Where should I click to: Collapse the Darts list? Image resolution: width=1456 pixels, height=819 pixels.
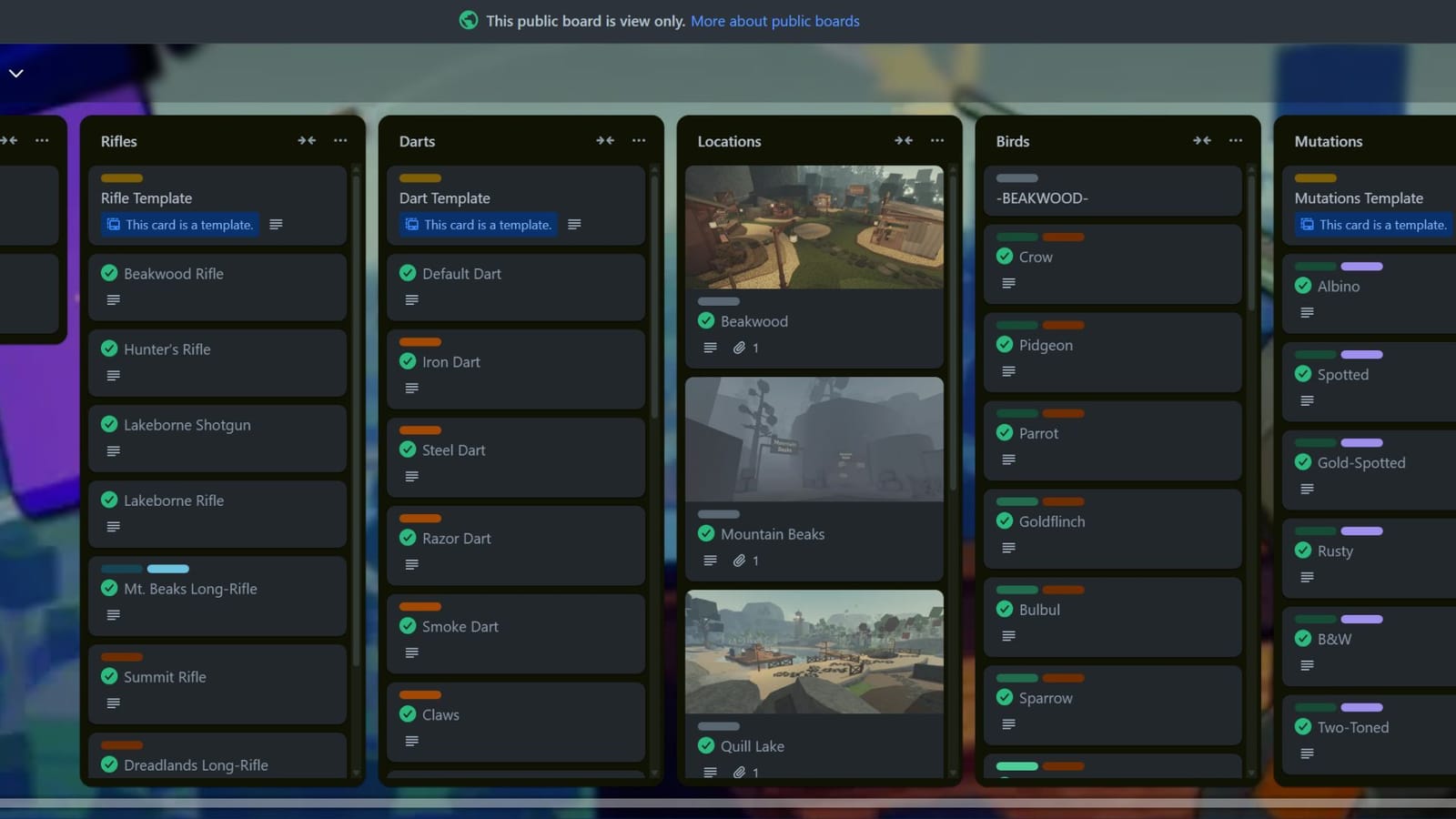(605, 140)
